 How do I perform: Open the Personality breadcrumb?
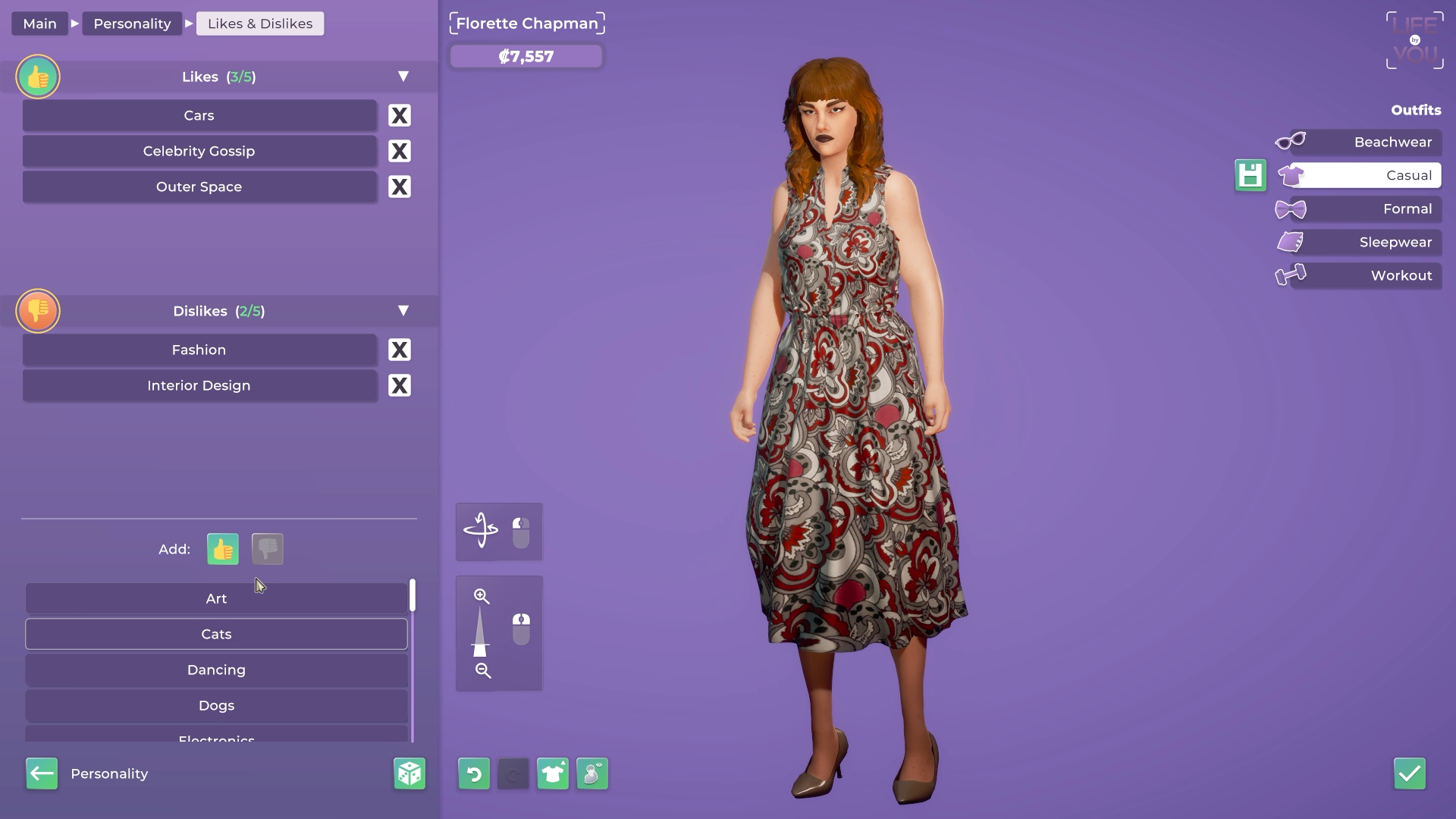132,24
